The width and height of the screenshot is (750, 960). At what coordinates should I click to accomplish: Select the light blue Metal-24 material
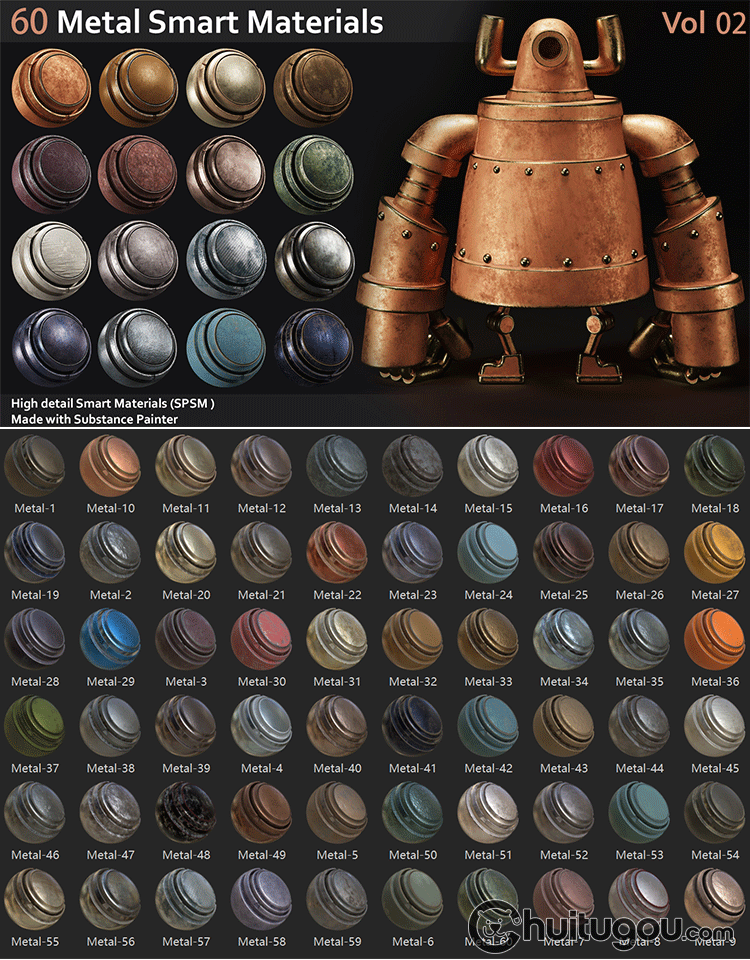(x=488, y=553)
